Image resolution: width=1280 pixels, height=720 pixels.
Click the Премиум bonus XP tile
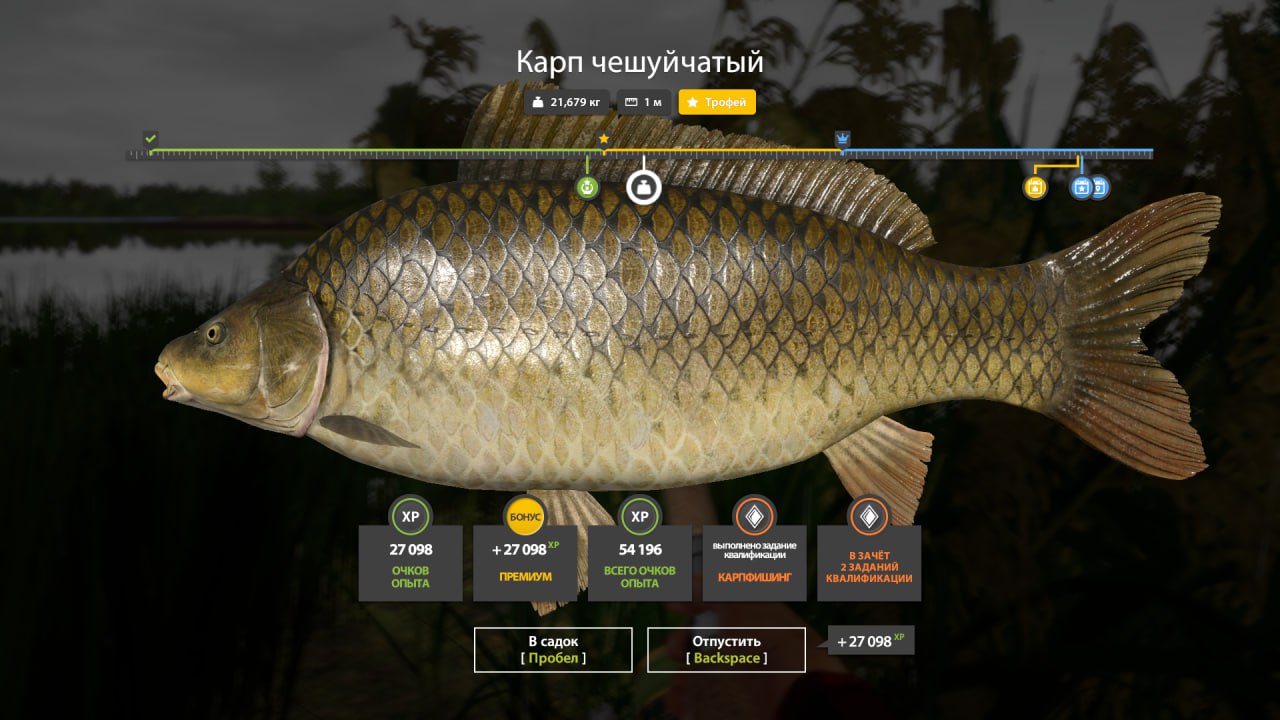[x=525, y=562]
